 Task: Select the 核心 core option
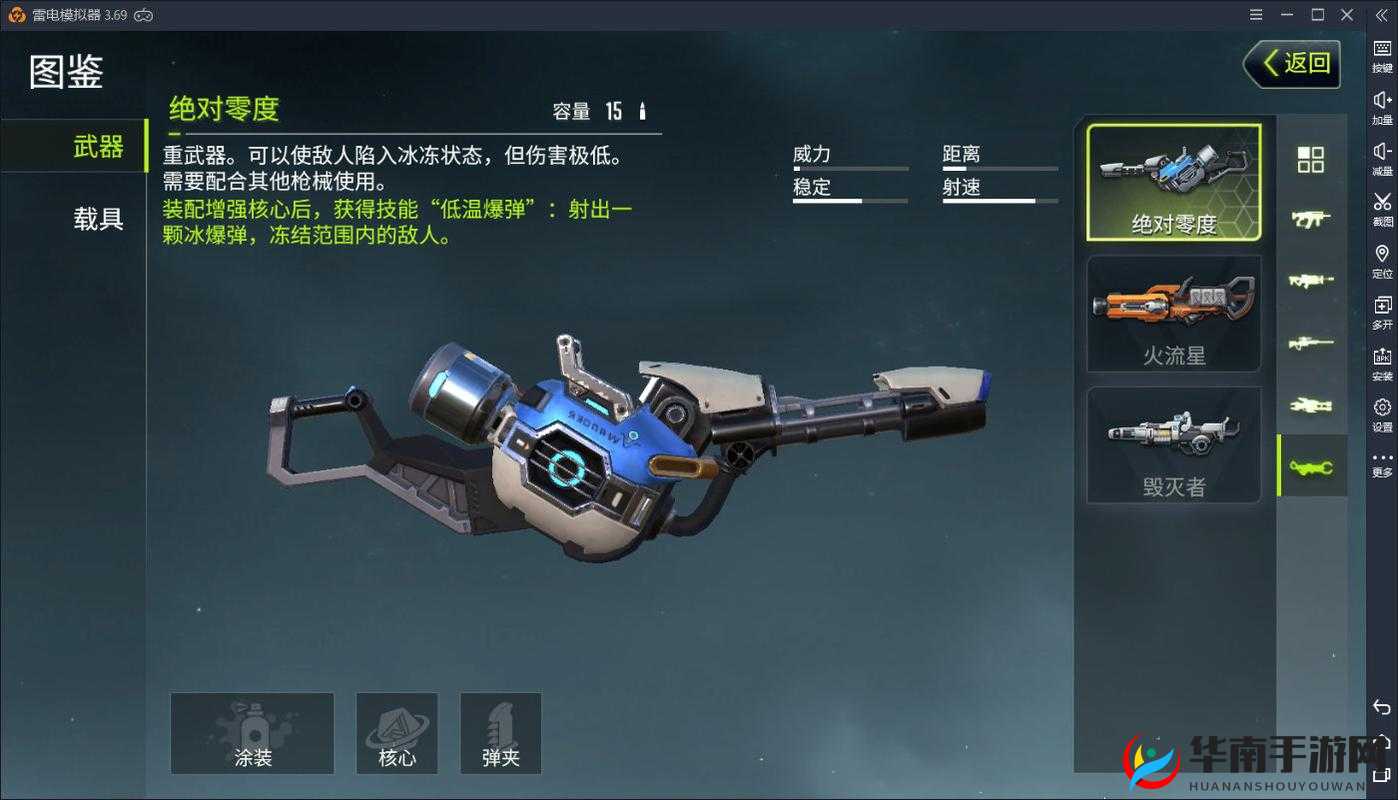click(397, 733)
